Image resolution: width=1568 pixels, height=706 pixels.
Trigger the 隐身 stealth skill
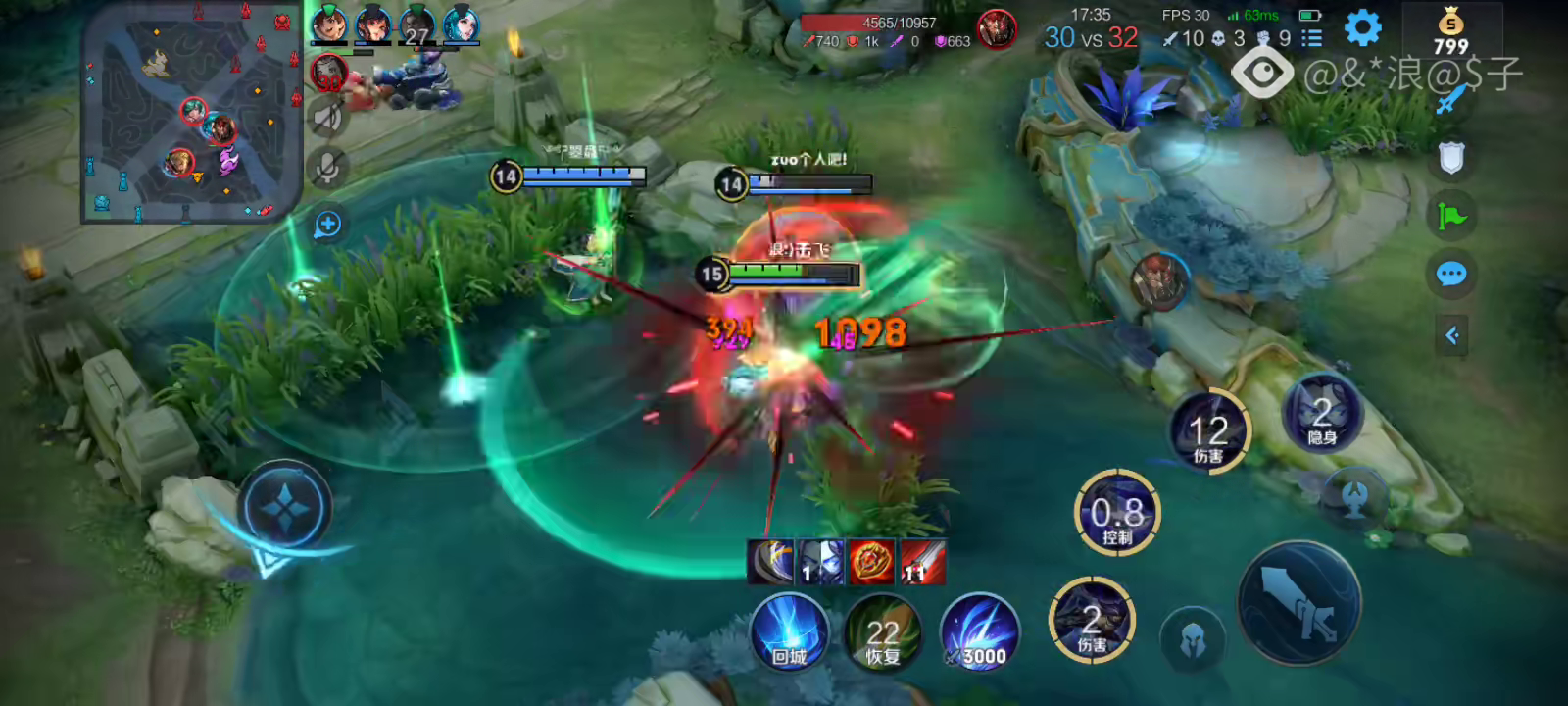click(x=1322, y=415)
